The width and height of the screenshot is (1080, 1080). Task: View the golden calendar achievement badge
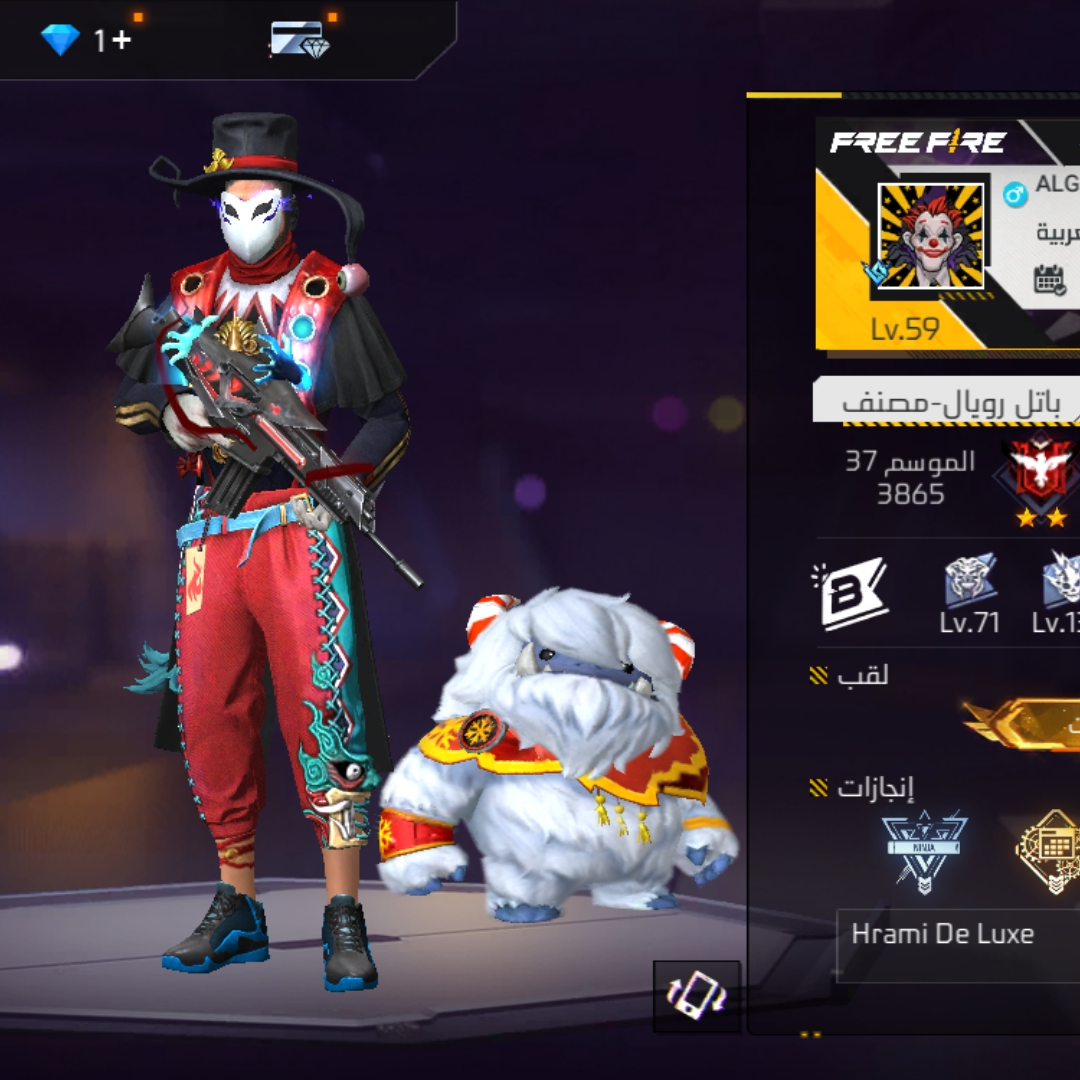coord(1050,850)
